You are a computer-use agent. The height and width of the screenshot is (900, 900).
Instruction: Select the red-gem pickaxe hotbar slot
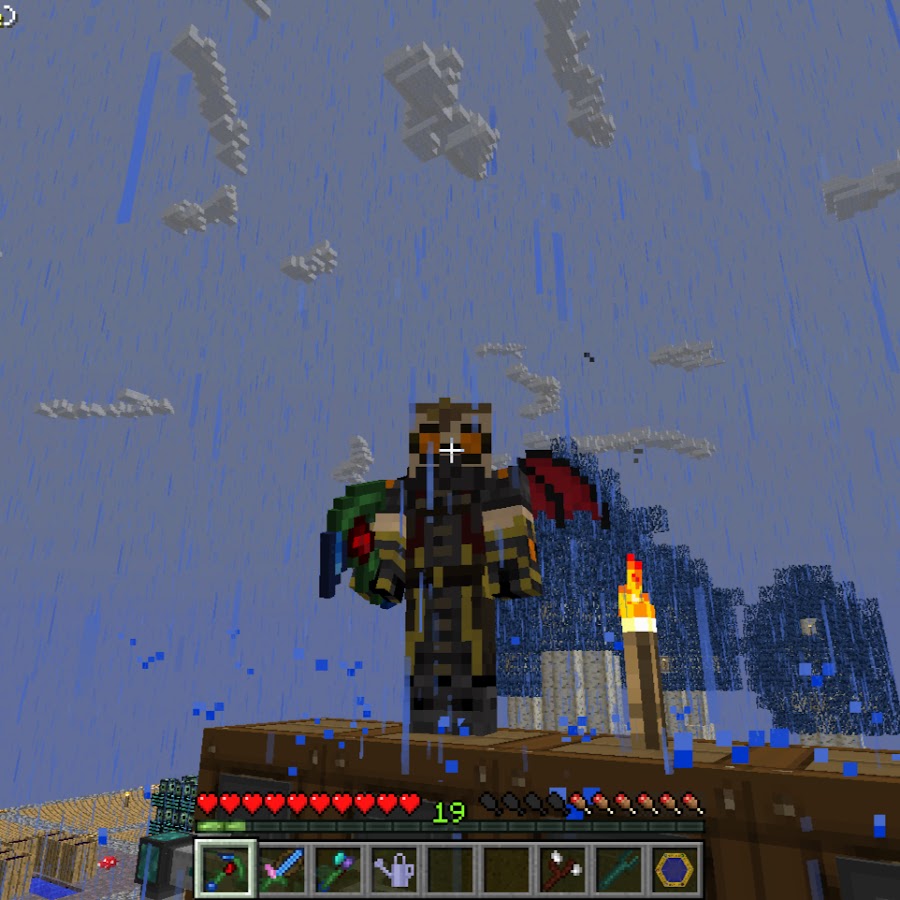tap(225, 868)
